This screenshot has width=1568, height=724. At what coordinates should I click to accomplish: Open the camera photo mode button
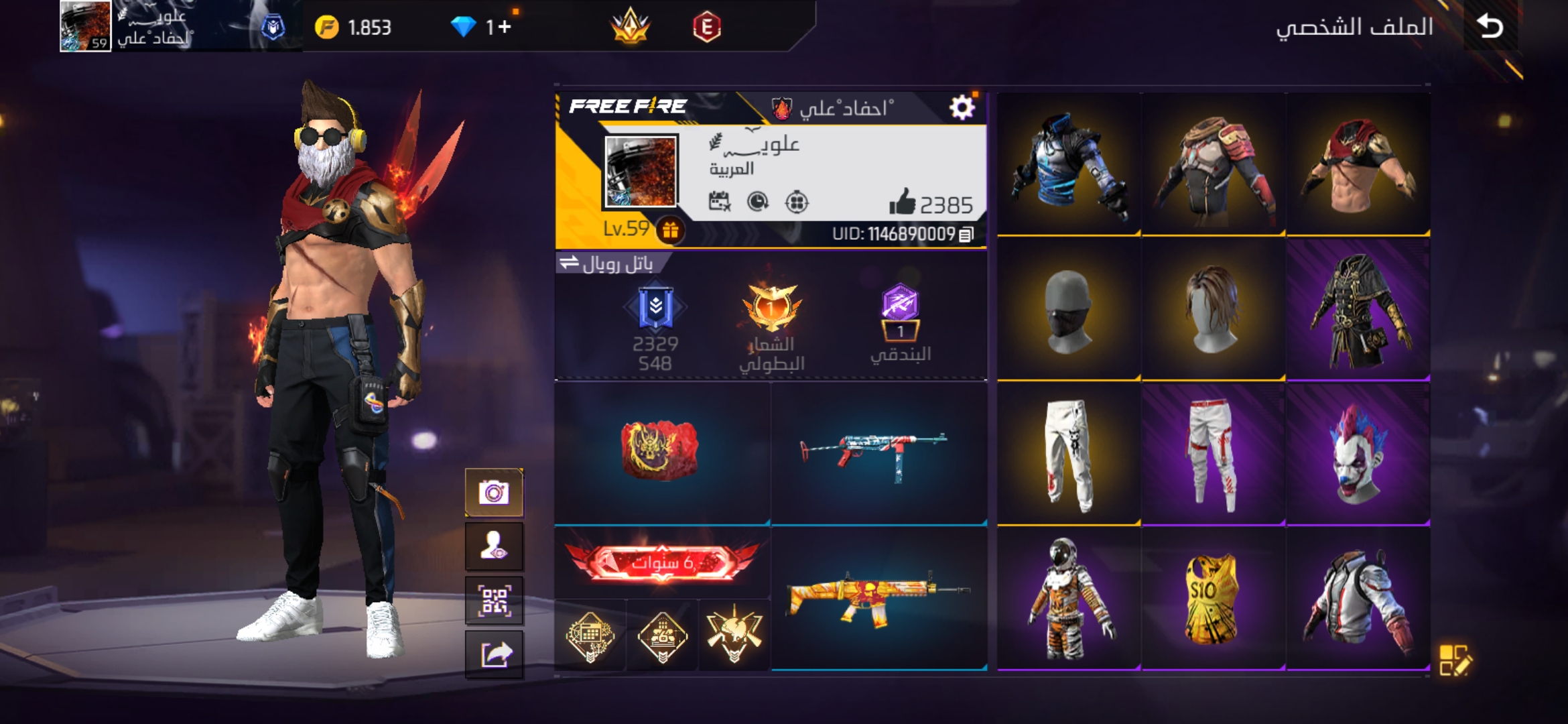coord(495,493)
